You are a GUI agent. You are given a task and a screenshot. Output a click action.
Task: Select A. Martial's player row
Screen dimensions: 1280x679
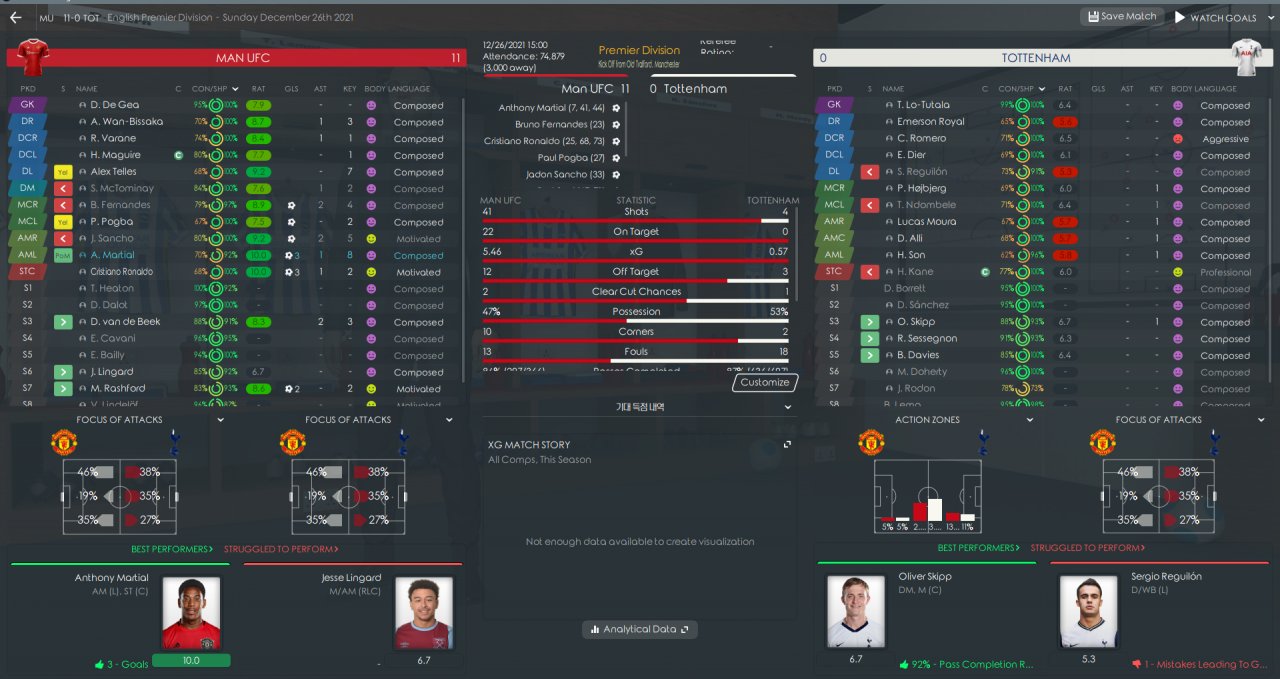[112, 255]
